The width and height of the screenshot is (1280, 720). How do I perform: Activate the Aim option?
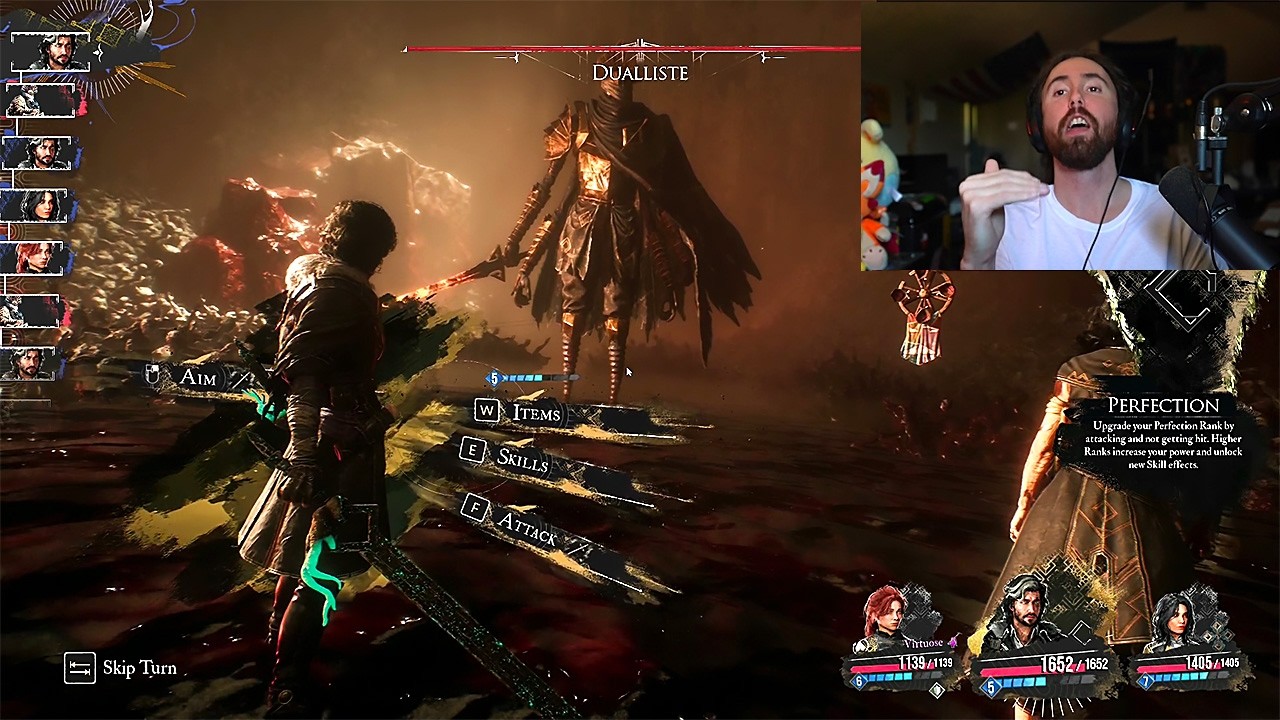tap(197, 377)
